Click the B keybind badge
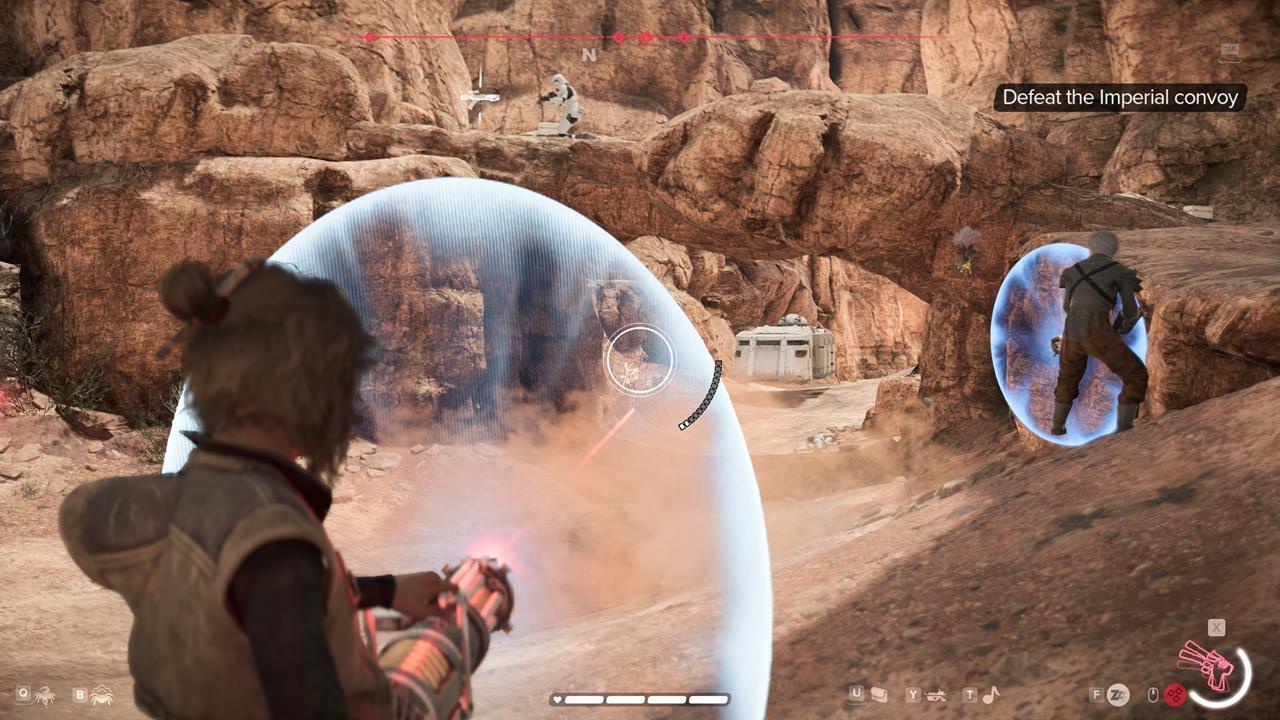 80,694
